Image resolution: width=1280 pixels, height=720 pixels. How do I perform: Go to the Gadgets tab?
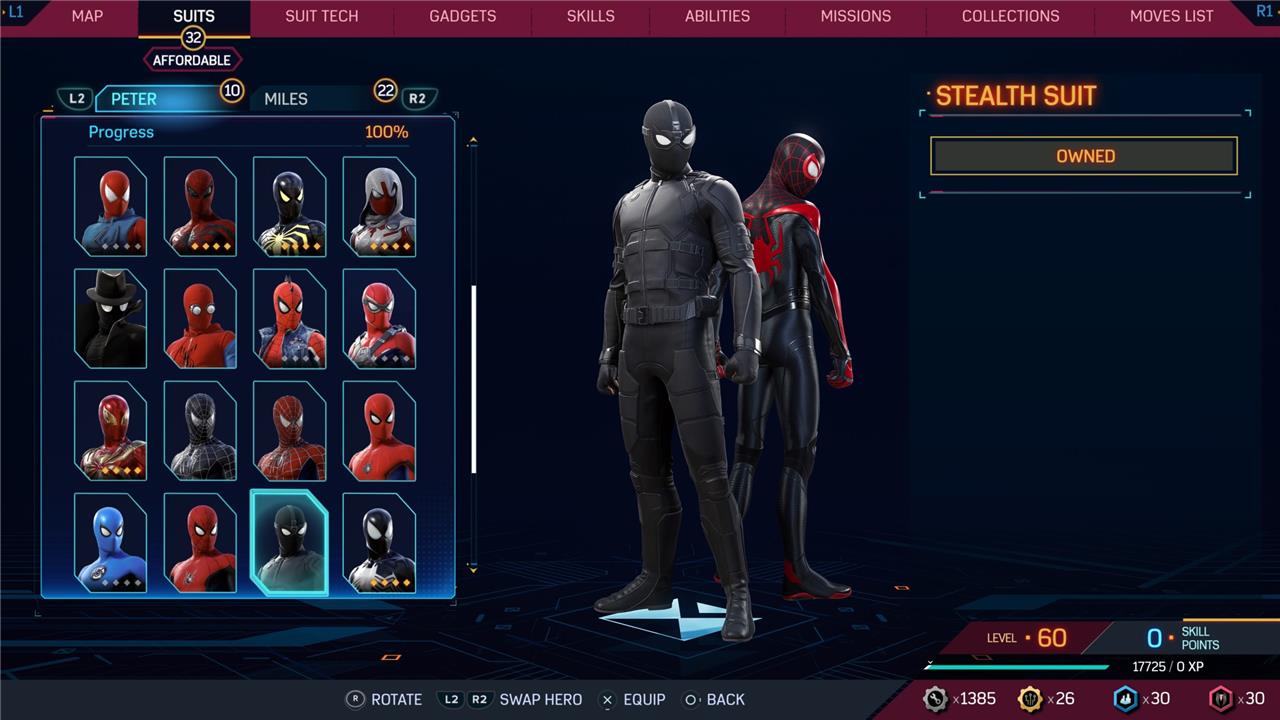462,16
